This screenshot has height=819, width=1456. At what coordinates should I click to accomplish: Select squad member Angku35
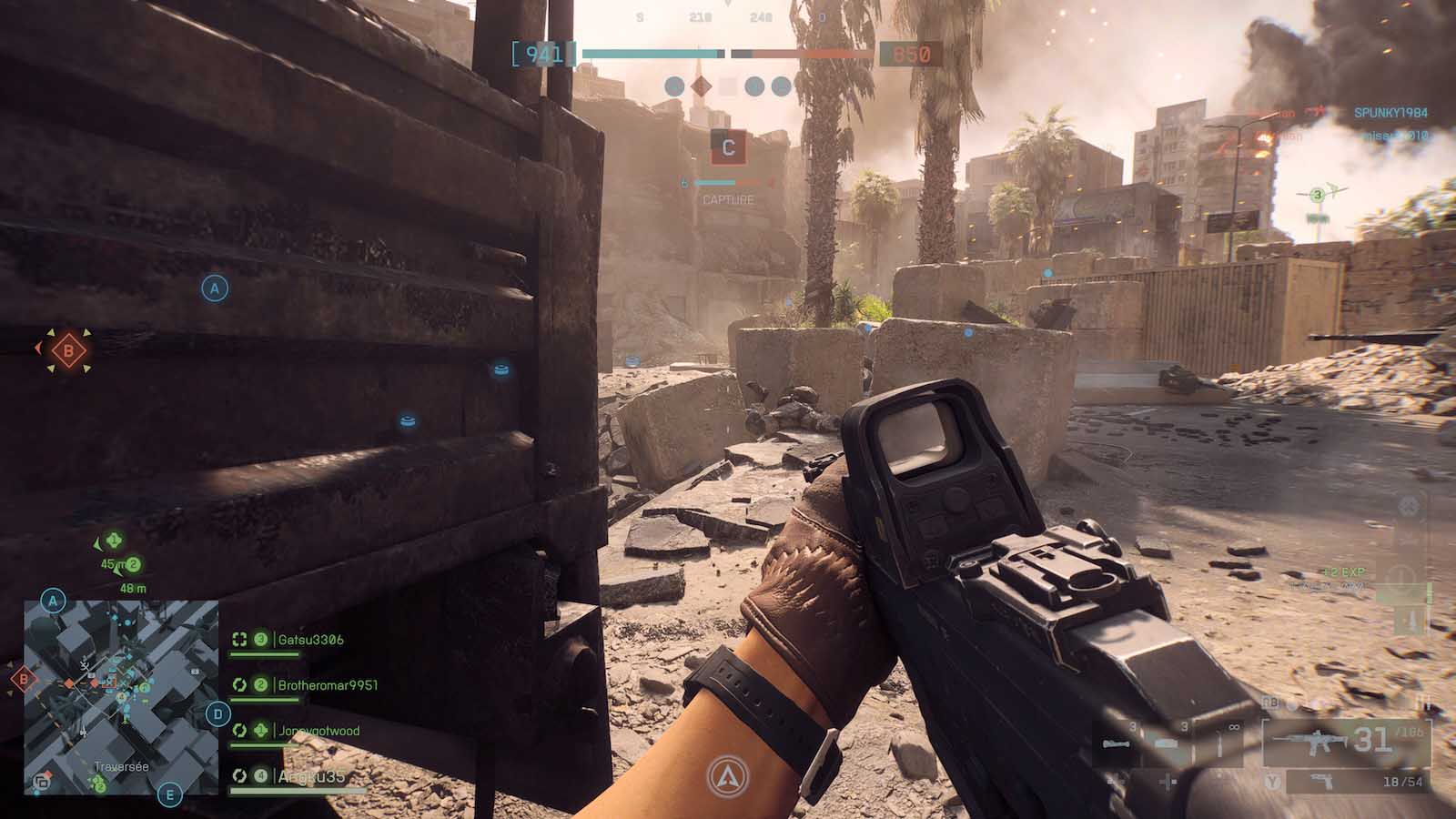[311, 776]
